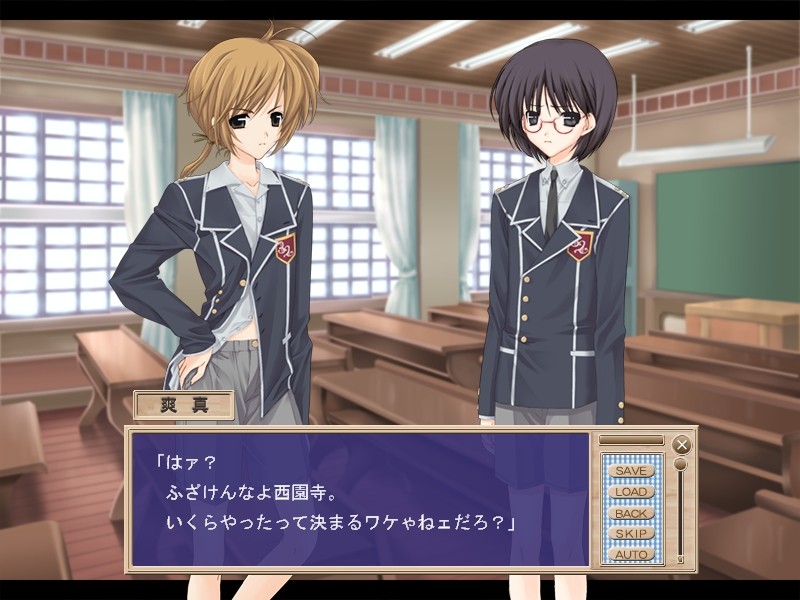The width and height of the screenshot is (800, 600).
Task: Activate SKIP to fast-forward dialogue
Action: pyautogui.click(x=631, y=534)
